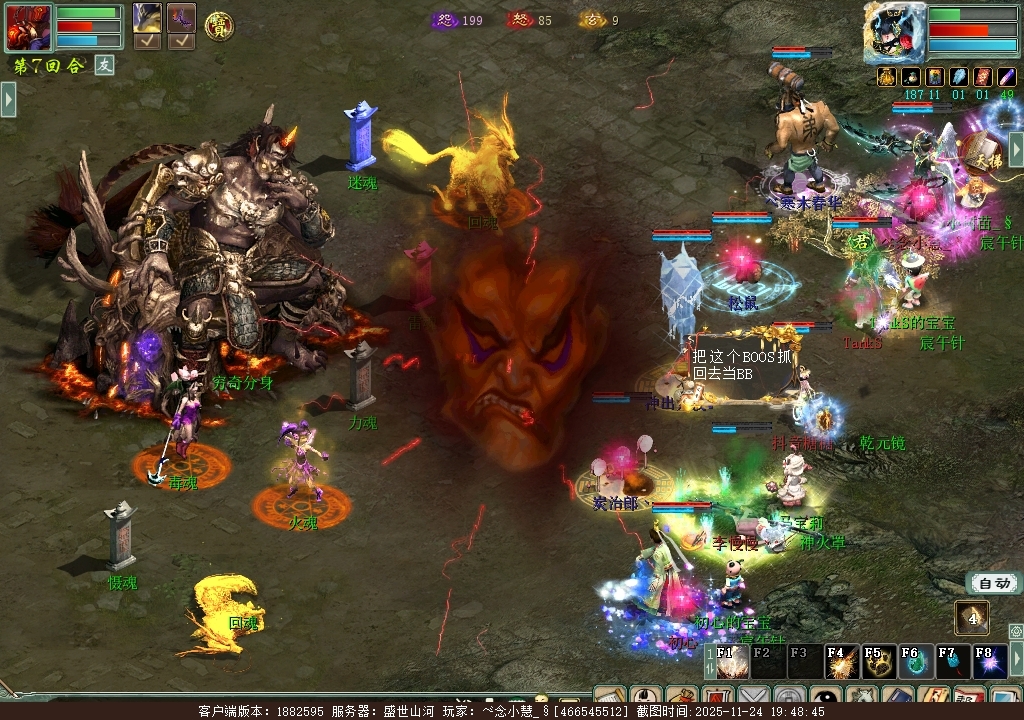This screenshot has height=720, width=1024.
Task: Click the red-armored character portrait
Action: click(x=28, y=27)
